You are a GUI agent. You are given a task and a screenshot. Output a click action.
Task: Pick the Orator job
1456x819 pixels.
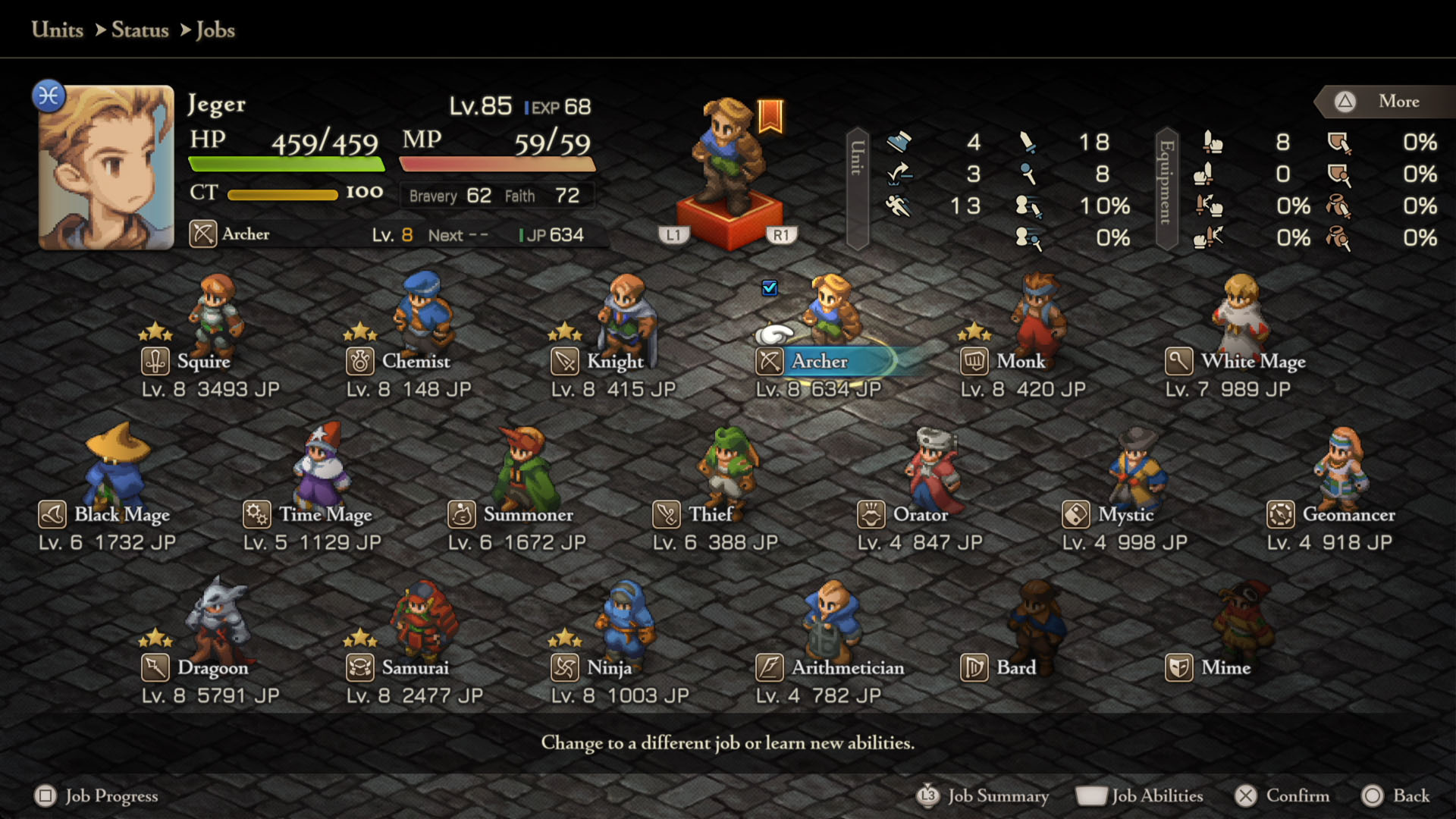coord(920,515)
